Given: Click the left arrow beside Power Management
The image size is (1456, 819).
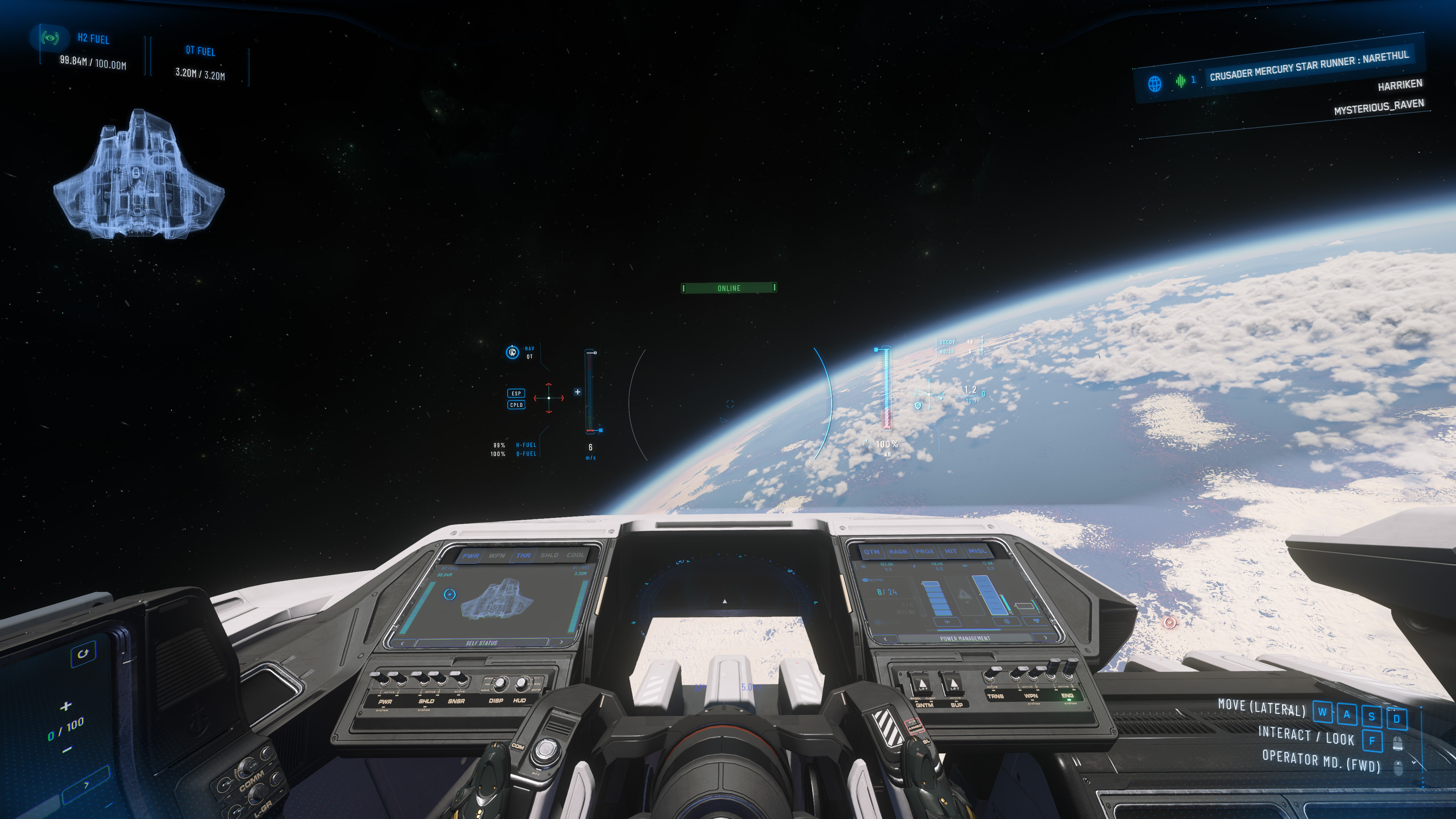Looking at the screenshot, I should pos(885,638).
